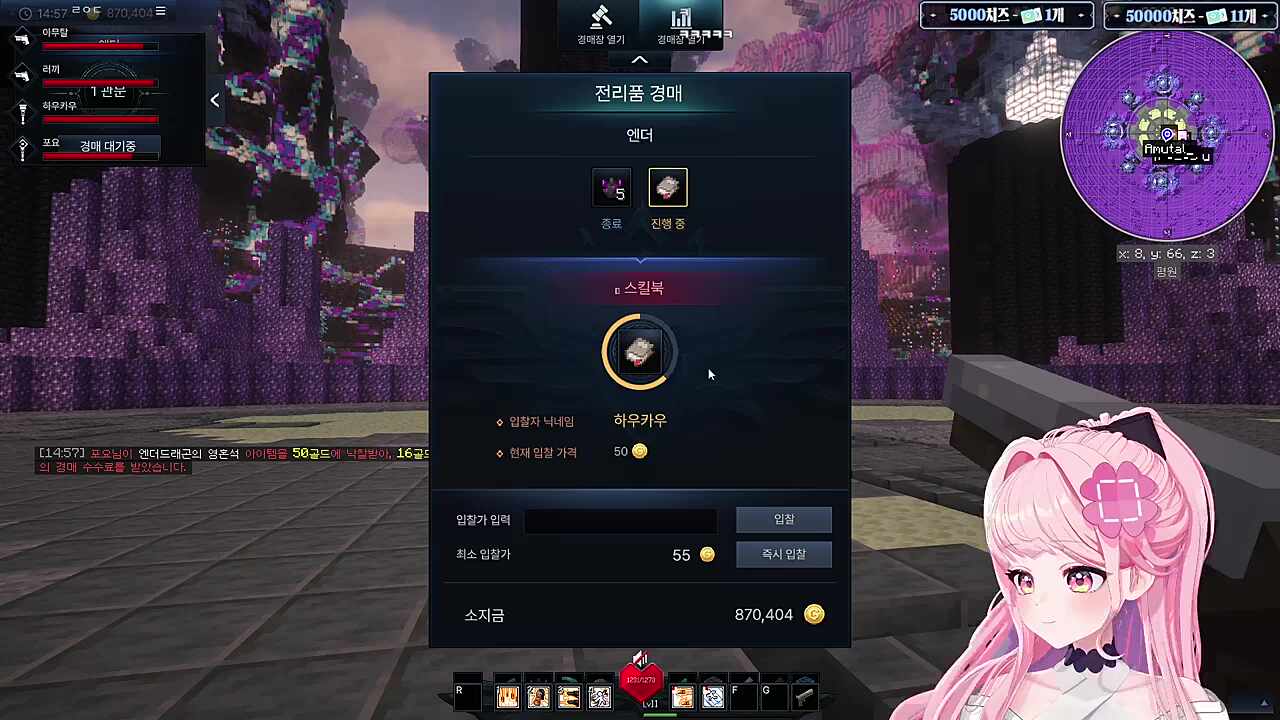
Task: Select the pistol in the rightmost hotbar slot
Action: click(803, 695)
